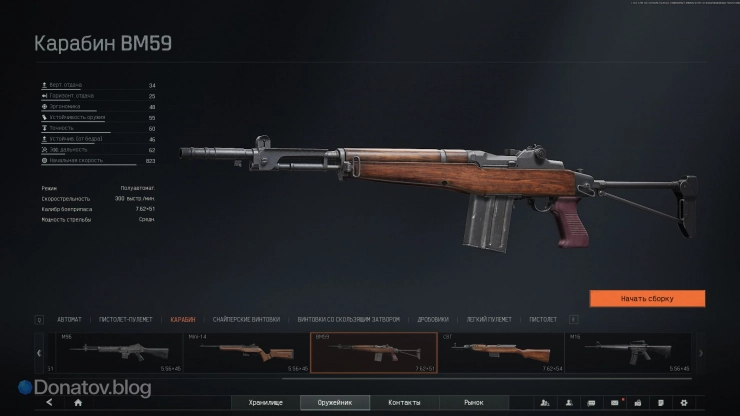Go to the Рынок tab
Screen dimensions: 740x416
click(474, 402)
